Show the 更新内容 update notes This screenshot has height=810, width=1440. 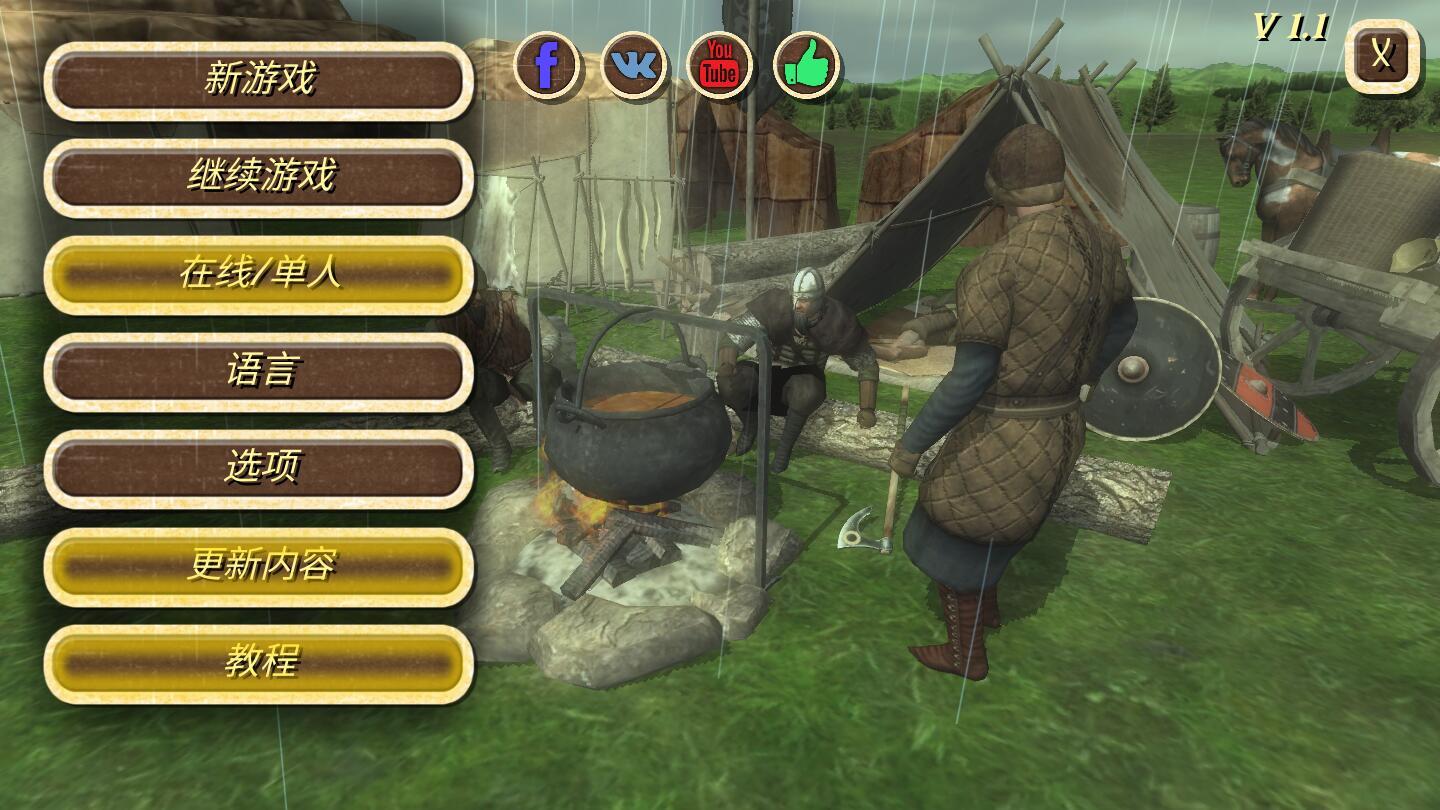[259, 567]
